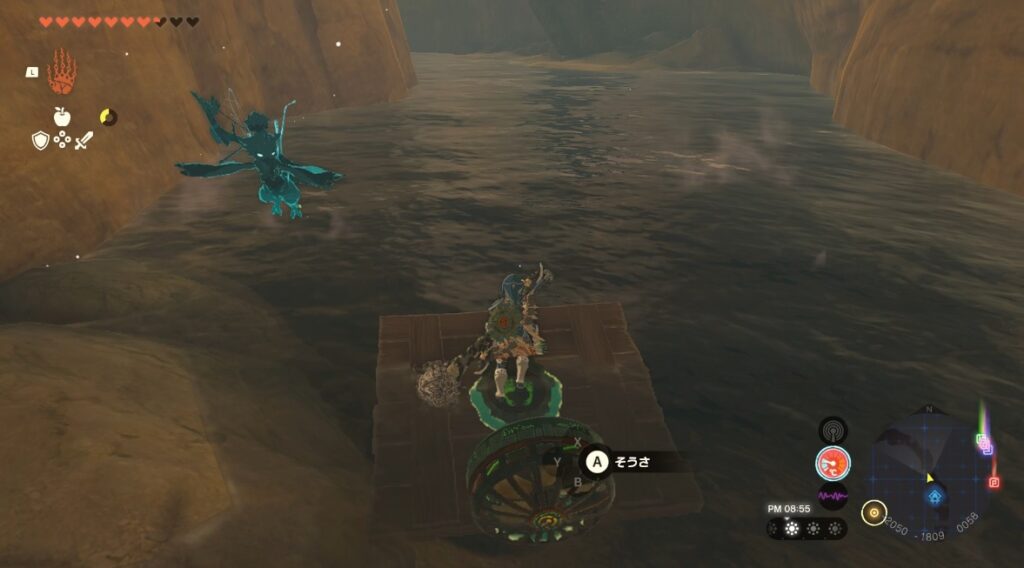Viewport: 1024px width, 568px height.
Task: Activate the yellow ring cooldown gauge
Action: 108,117
